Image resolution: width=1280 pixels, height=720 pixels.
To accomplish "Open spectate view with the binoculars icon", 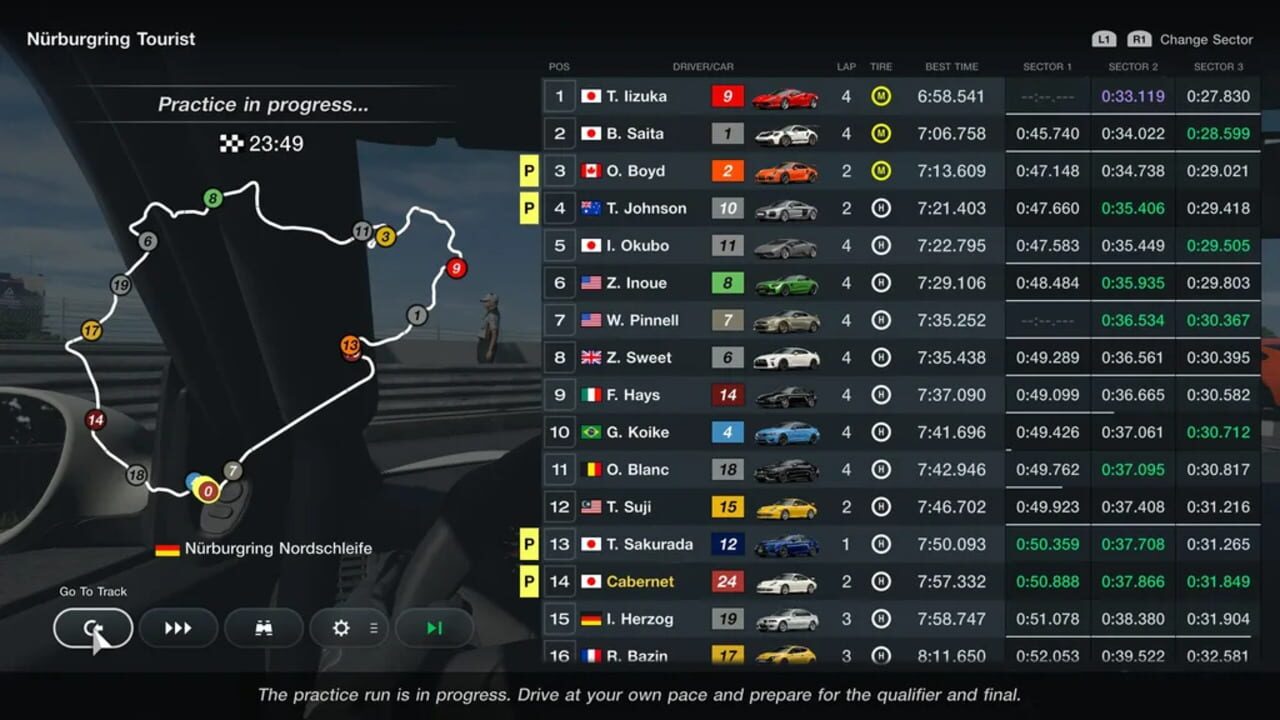I will tap(263, 628).
